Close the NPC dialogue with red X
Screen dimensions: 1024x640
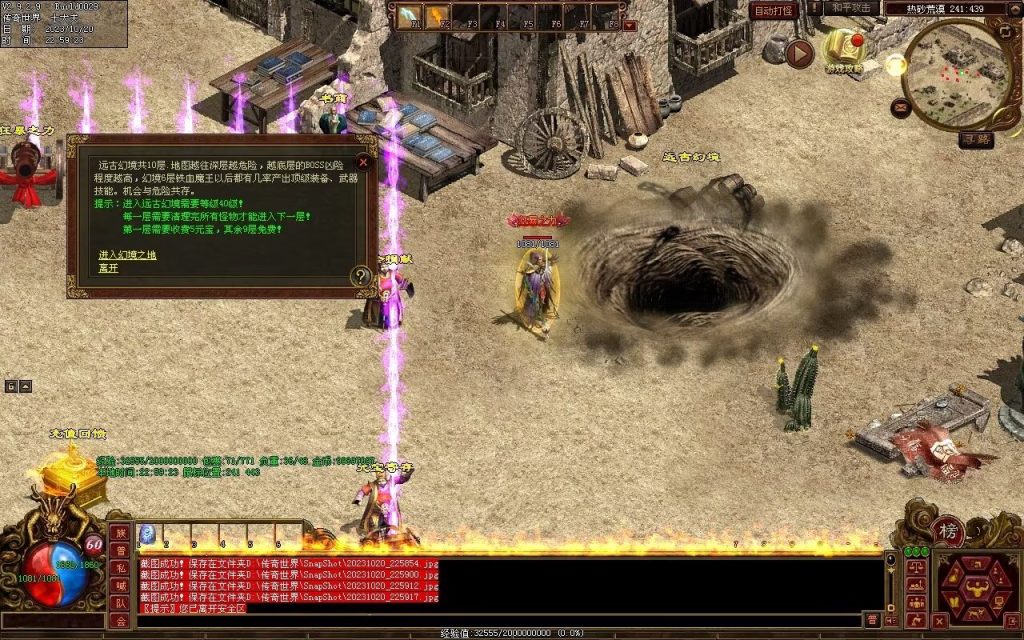[x=364, y=161]
